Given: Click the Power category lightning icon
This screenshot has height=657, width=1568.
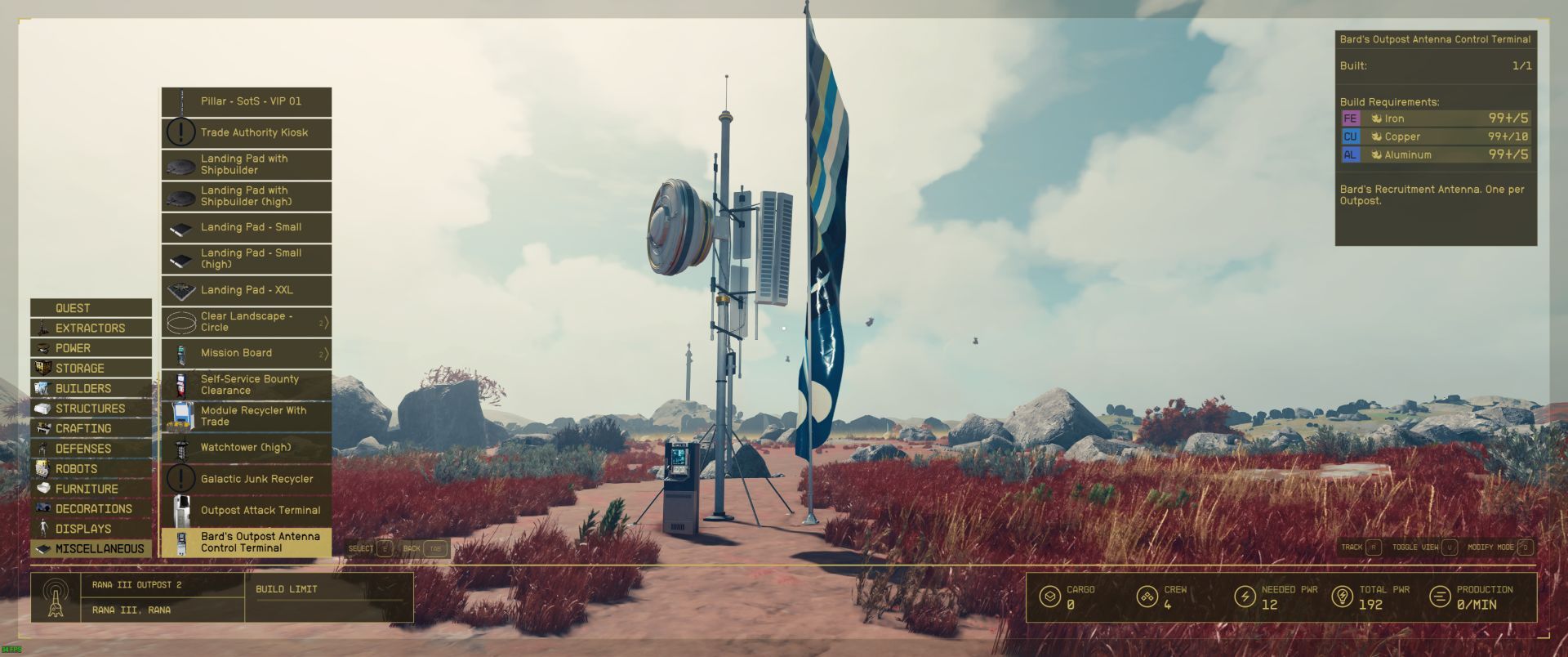Looking at the screenshot, I should pyautogui.click(x=41, y=348).
